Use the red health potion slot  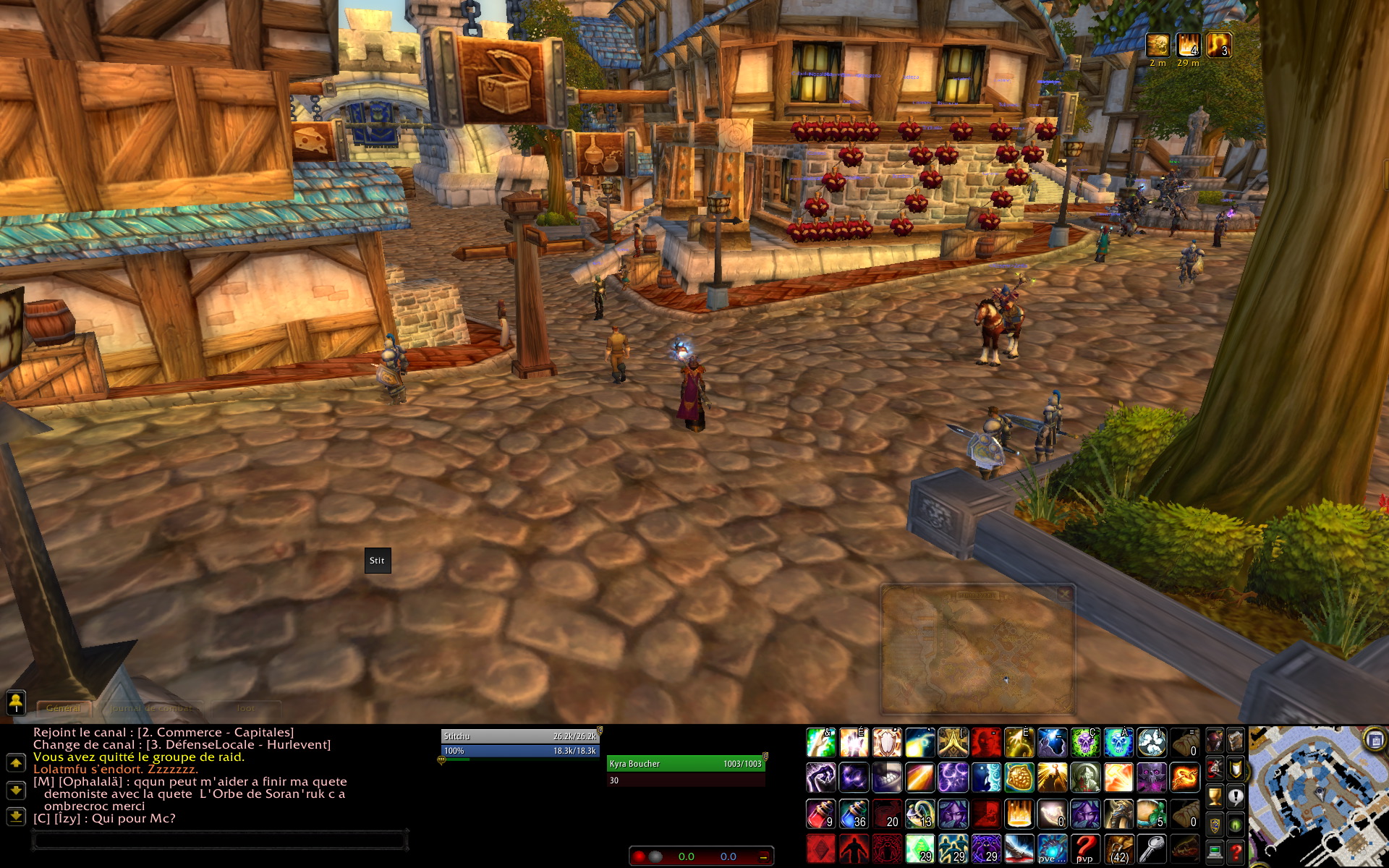tap(820, 814)
